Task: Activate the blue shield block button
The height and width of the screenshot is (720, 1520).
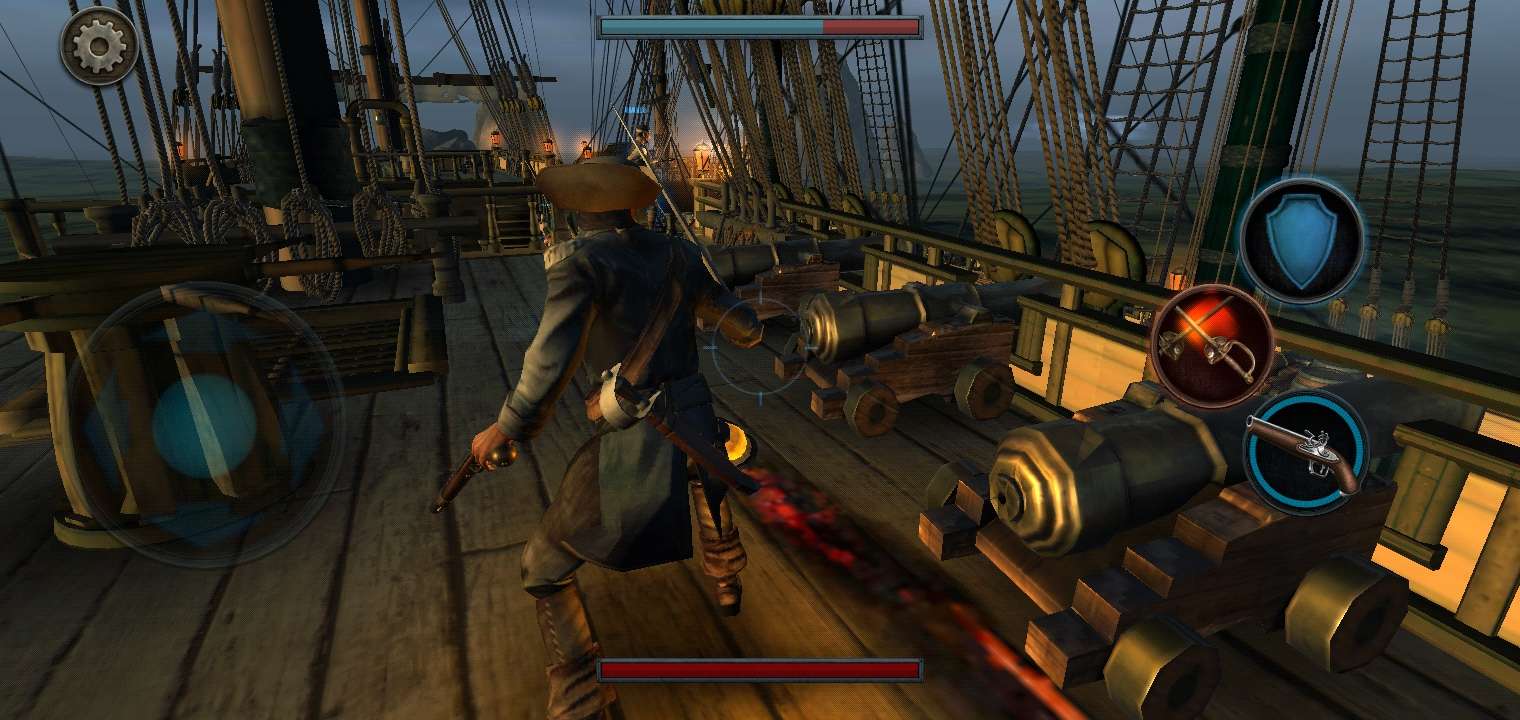Action: point(1300,240)
